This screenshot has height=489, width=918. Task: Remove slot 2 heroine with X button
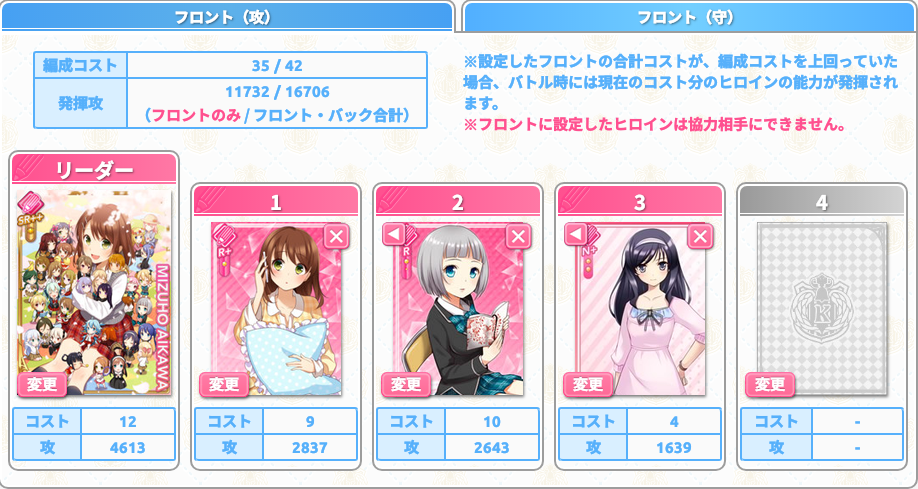(517, 236)
